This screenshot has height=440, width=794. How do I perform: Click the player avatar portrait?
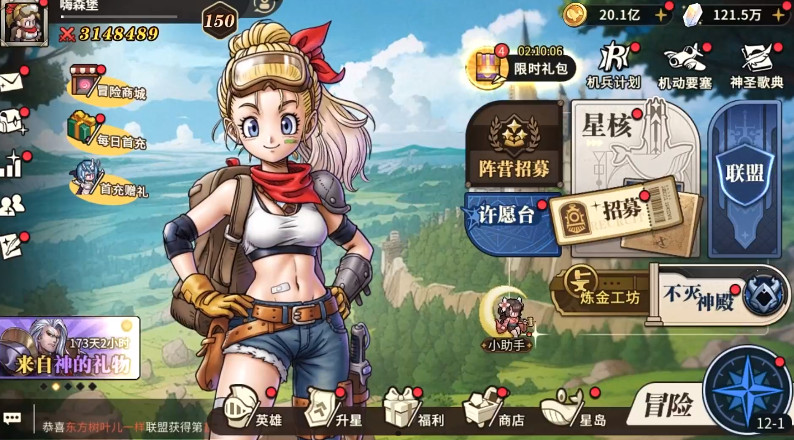pyautogui.click(x=21, y=23)
